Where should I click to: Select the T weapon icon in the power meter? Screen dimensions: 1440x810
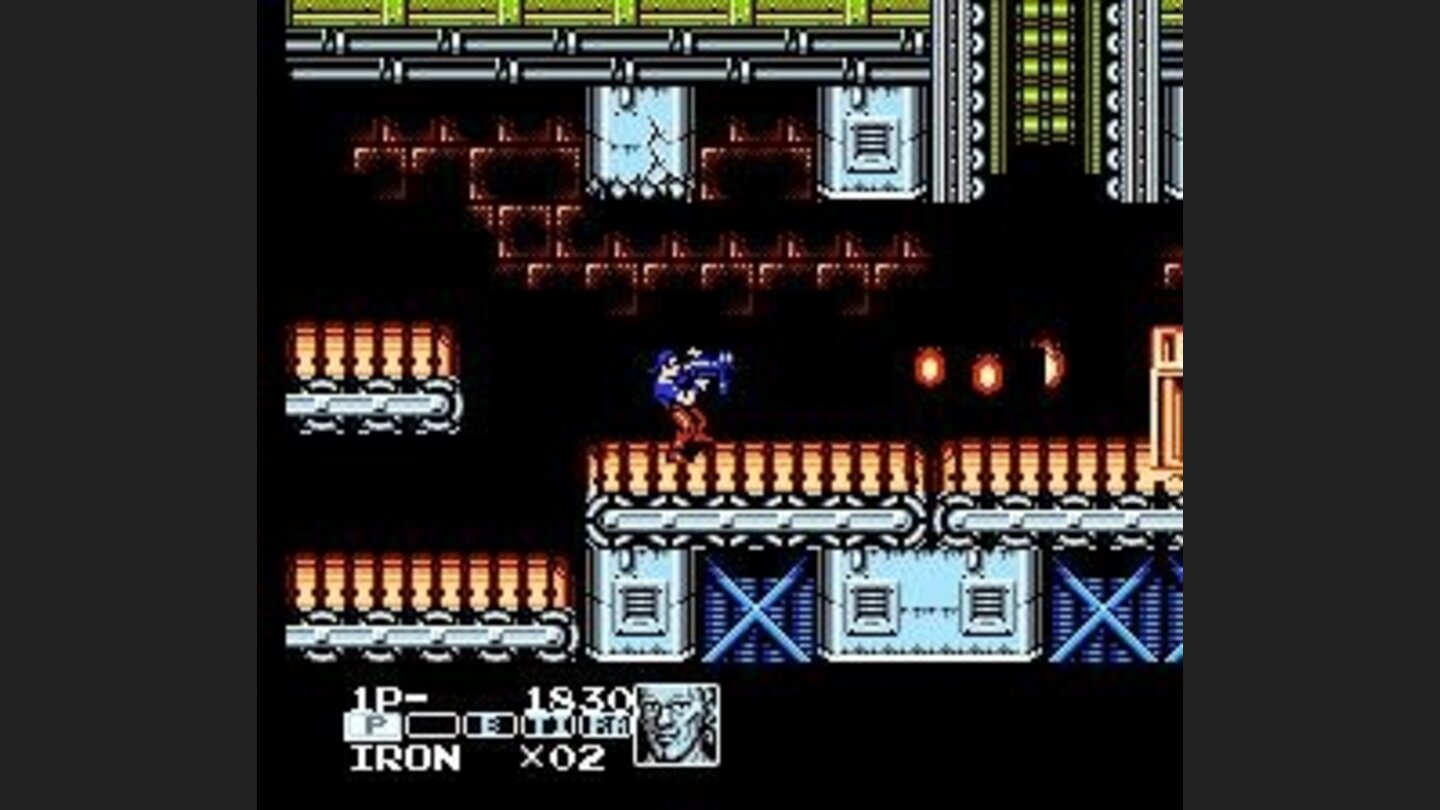coord(547,725)
